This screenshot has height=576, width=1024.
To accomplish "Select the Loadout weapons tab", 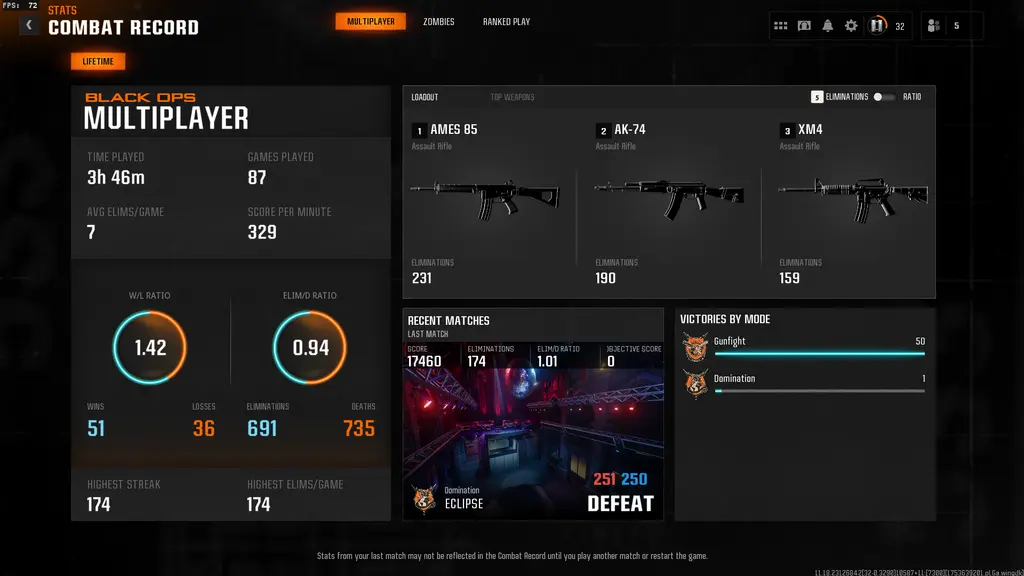I will (424, 97).
